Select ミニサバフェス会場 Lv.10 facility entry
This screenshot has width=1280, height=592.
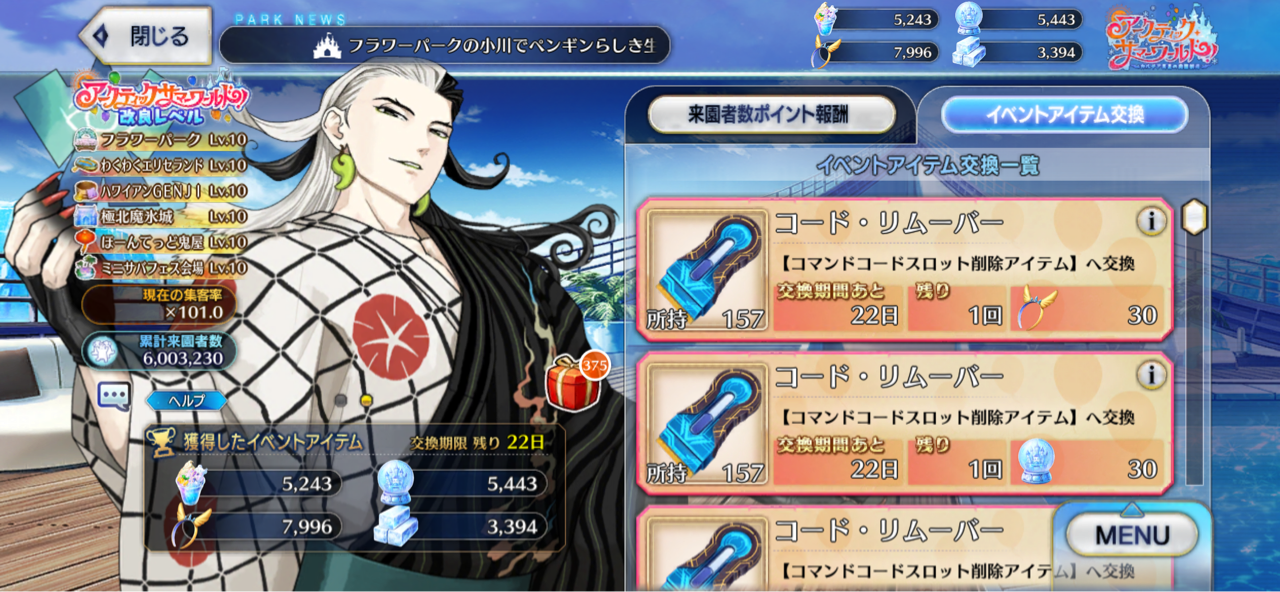pos(160,268)
